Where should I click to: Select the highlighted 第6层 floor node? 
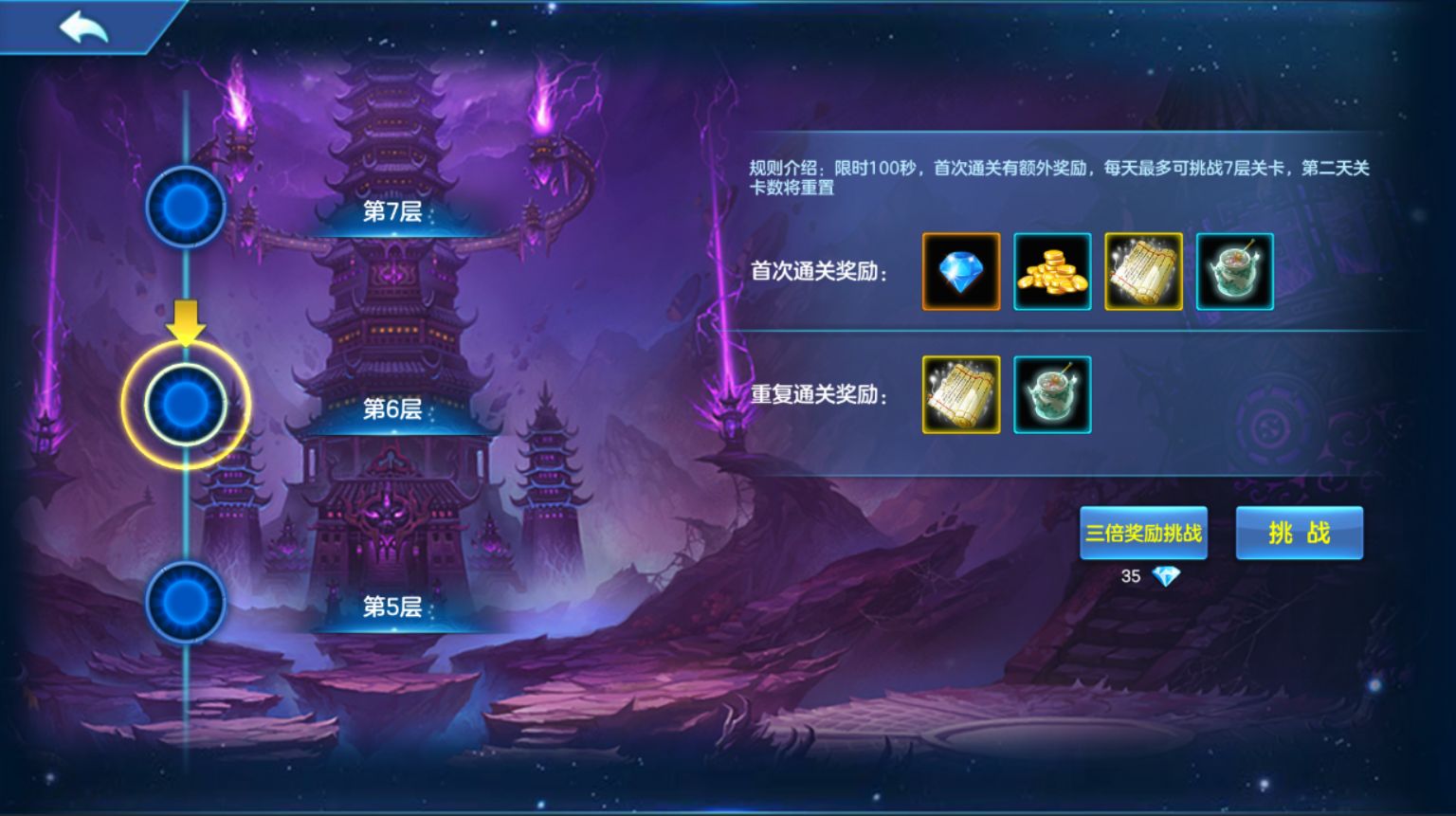[186, 406]
